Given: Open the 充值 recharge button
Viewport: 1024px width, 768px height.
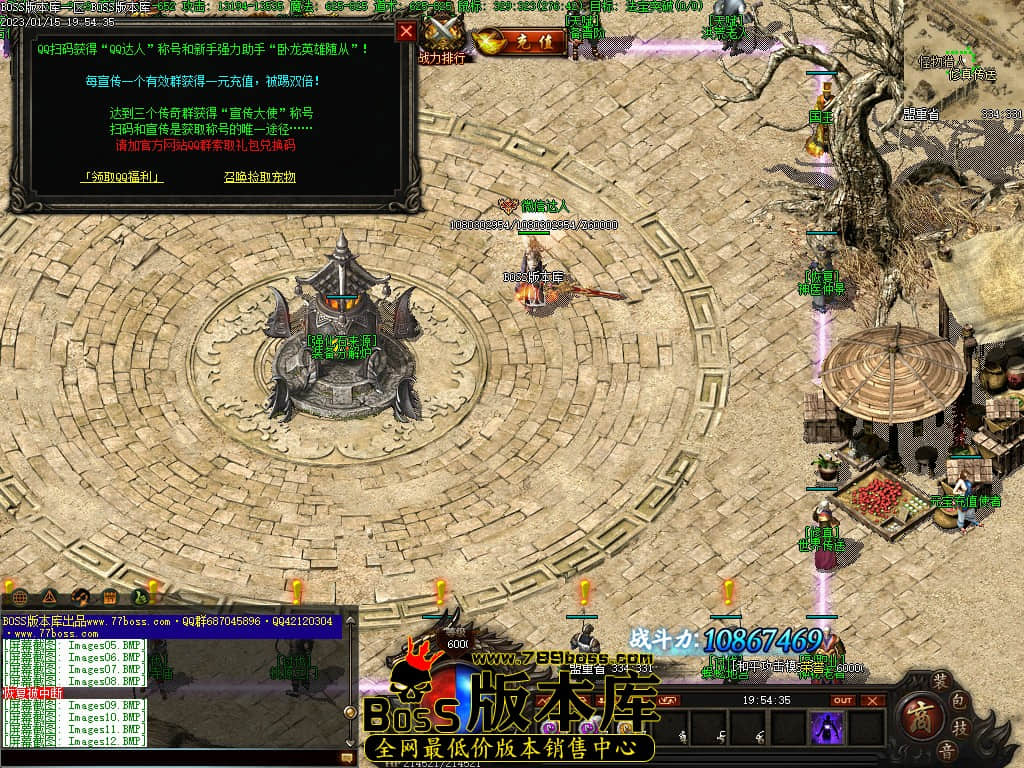Looking at the screenshot, I should tap(518, 42).
